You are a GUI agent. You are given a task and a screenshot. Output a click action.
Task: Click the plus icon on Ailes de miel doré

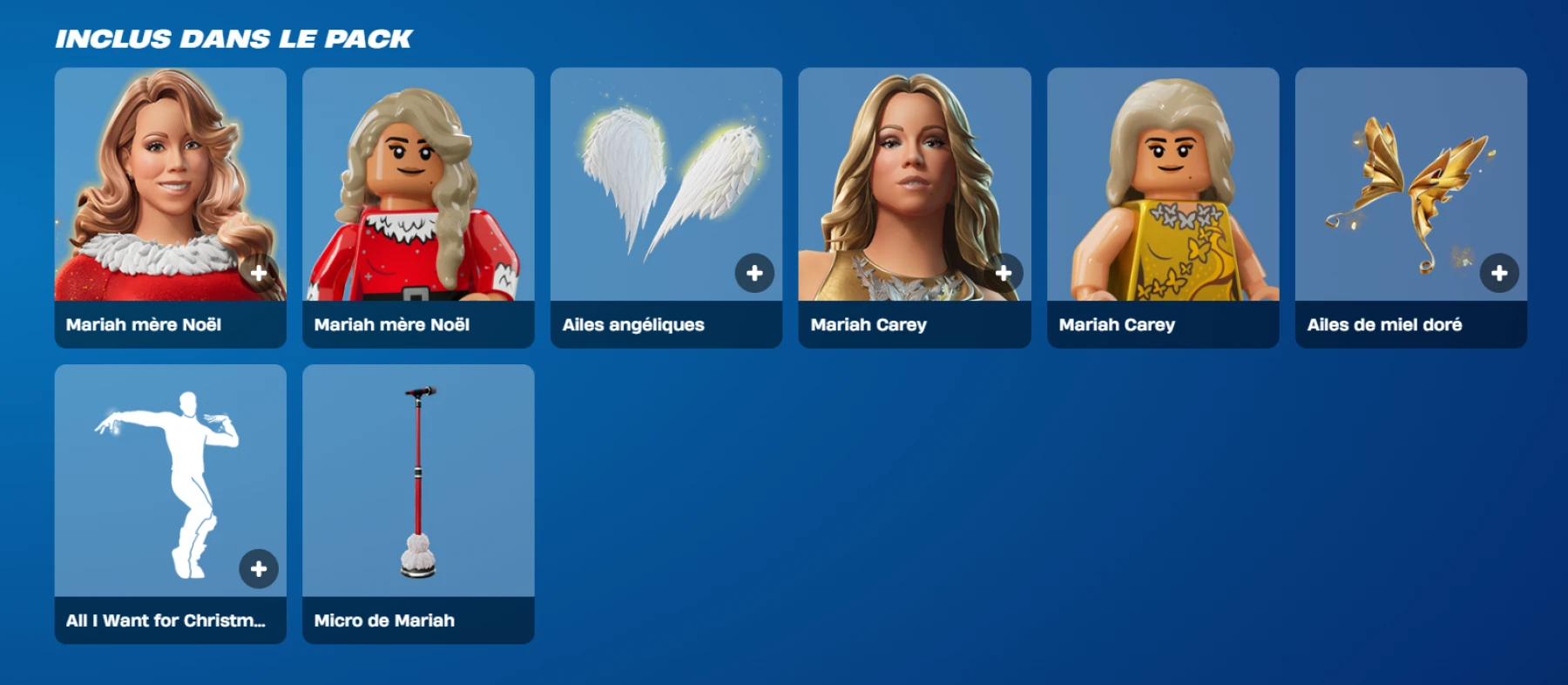[x=1498, y=273]
